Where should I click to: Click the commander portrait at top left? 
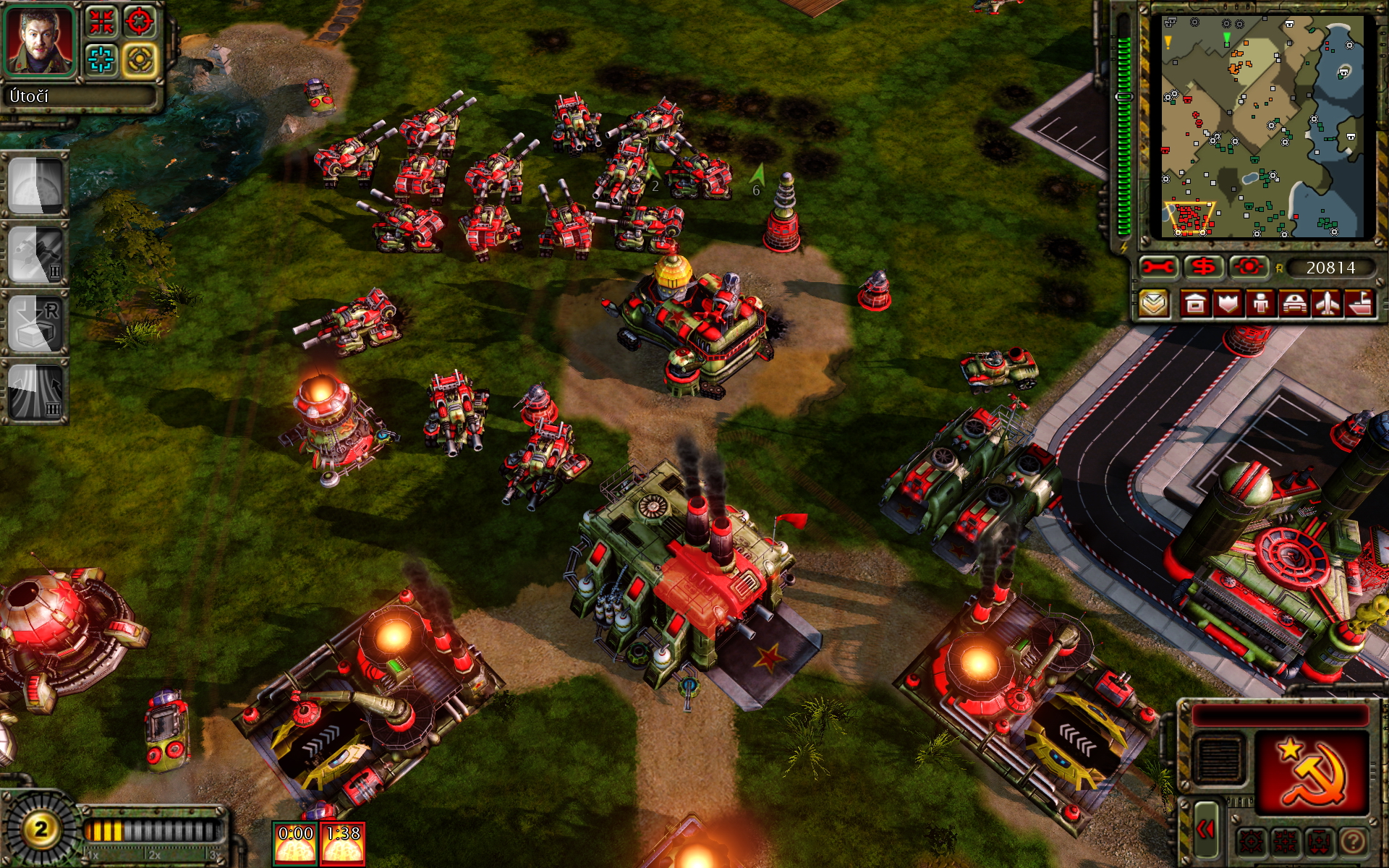pyautogui.click(x=40, y=40)
